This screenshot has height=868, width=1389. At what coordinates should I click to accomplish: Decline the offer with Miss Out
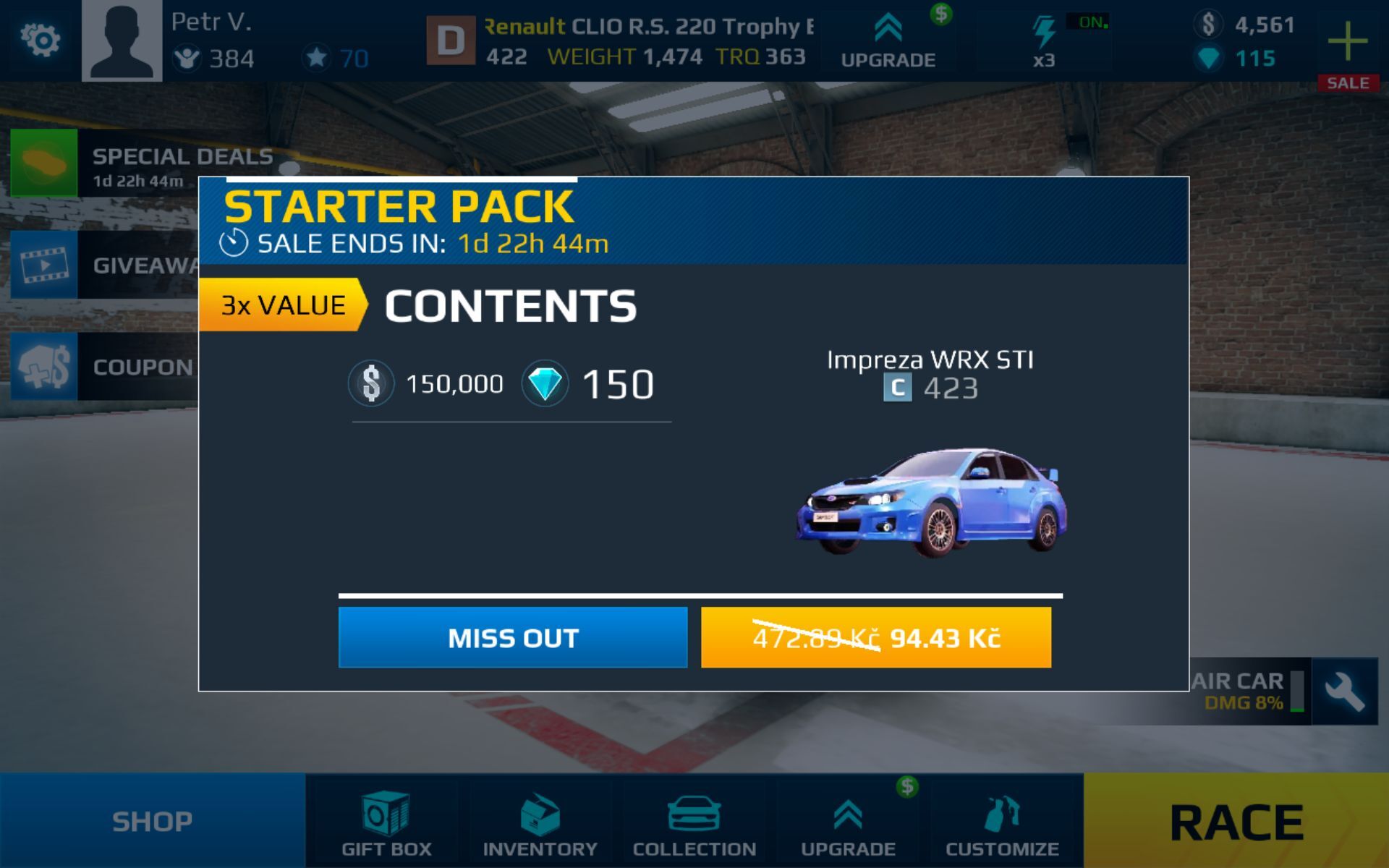coord(512,637)
